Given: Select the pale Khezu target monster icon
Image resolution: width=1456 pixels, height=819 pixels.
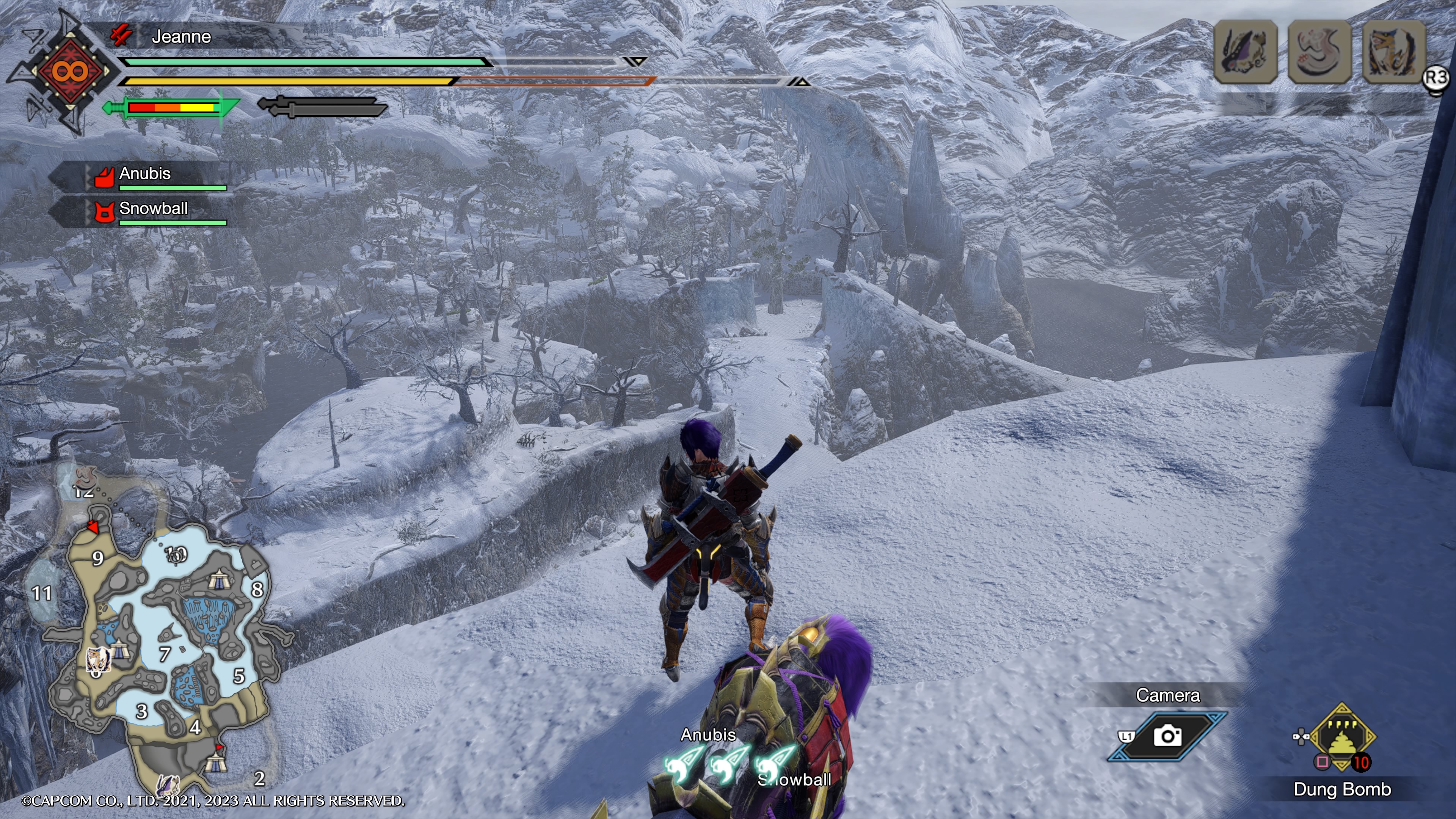Looking at the screenshot, I should point(1320,52).
